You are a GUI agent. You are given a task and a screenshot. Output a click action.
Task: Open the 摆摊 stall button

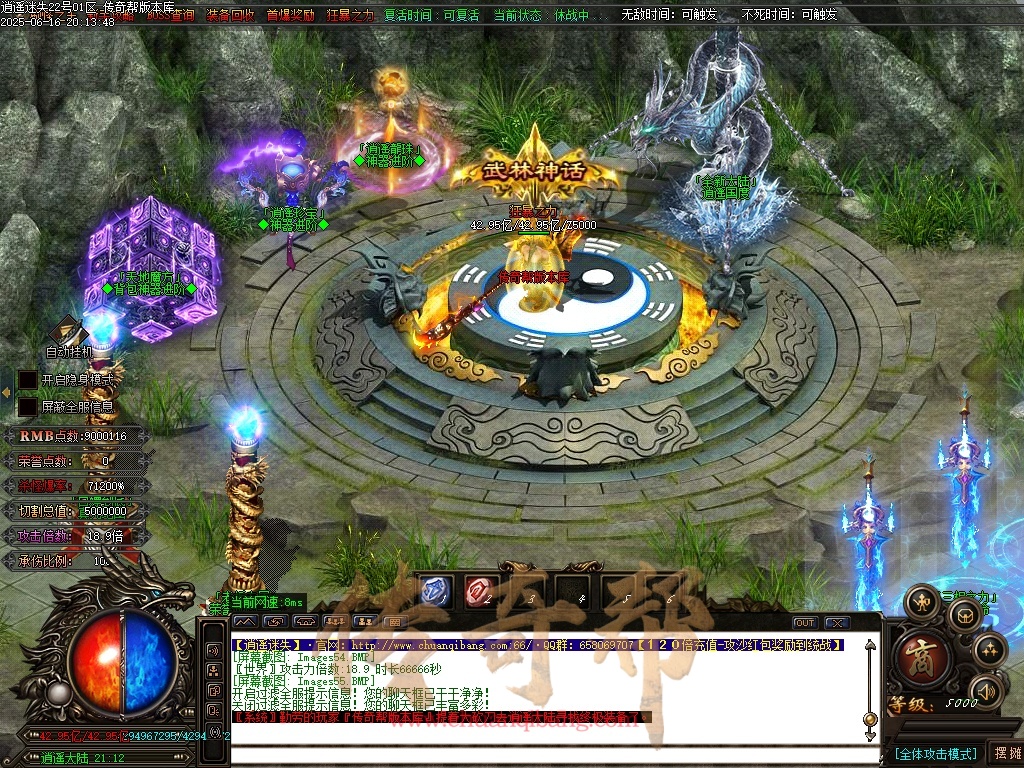pos(1005,753)
